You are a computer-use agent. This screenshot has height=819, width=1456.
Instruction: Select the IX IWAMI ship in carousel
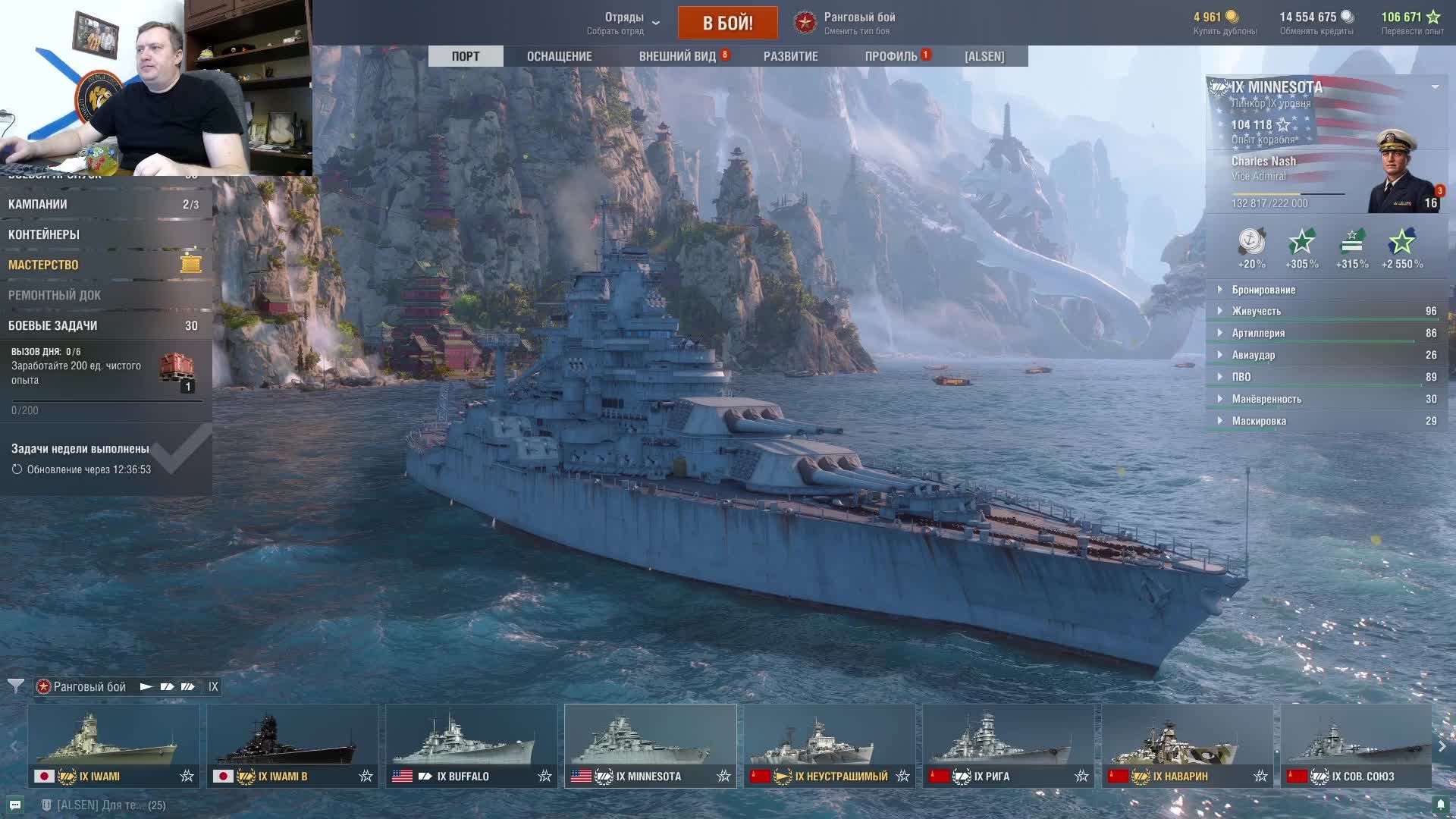click(114, 746)
